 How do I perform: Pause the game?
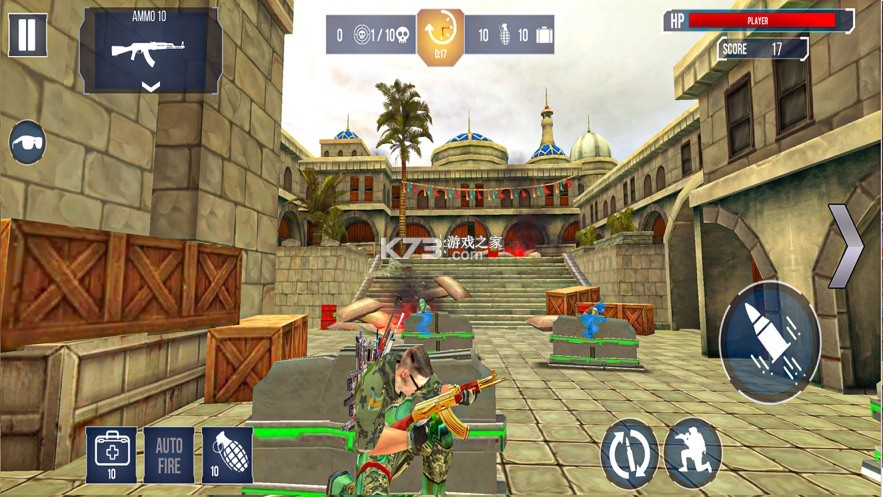click(27, 35)
